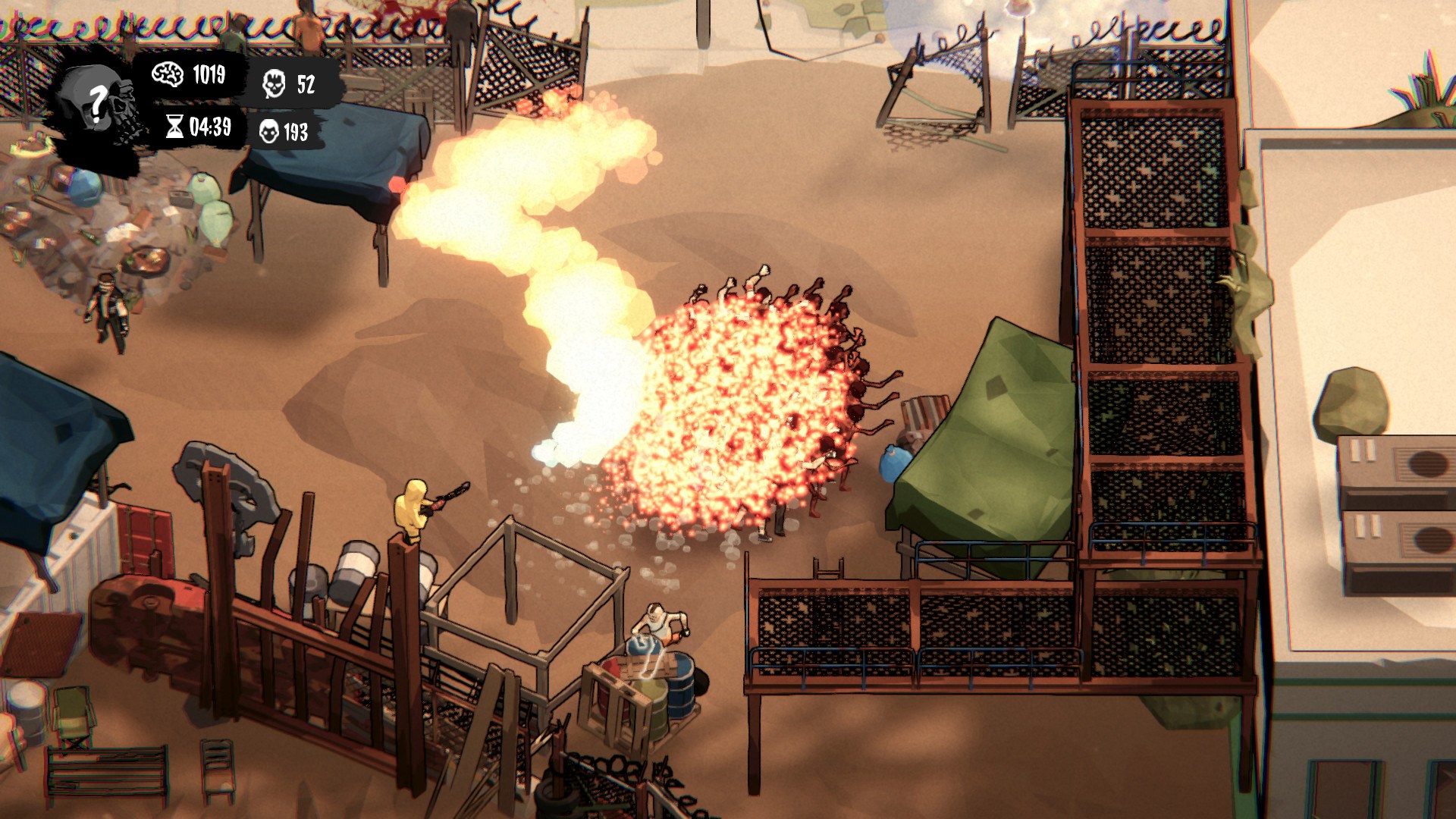Click the skull question mark icon
1456x819 pixels.
click(97, 103)
